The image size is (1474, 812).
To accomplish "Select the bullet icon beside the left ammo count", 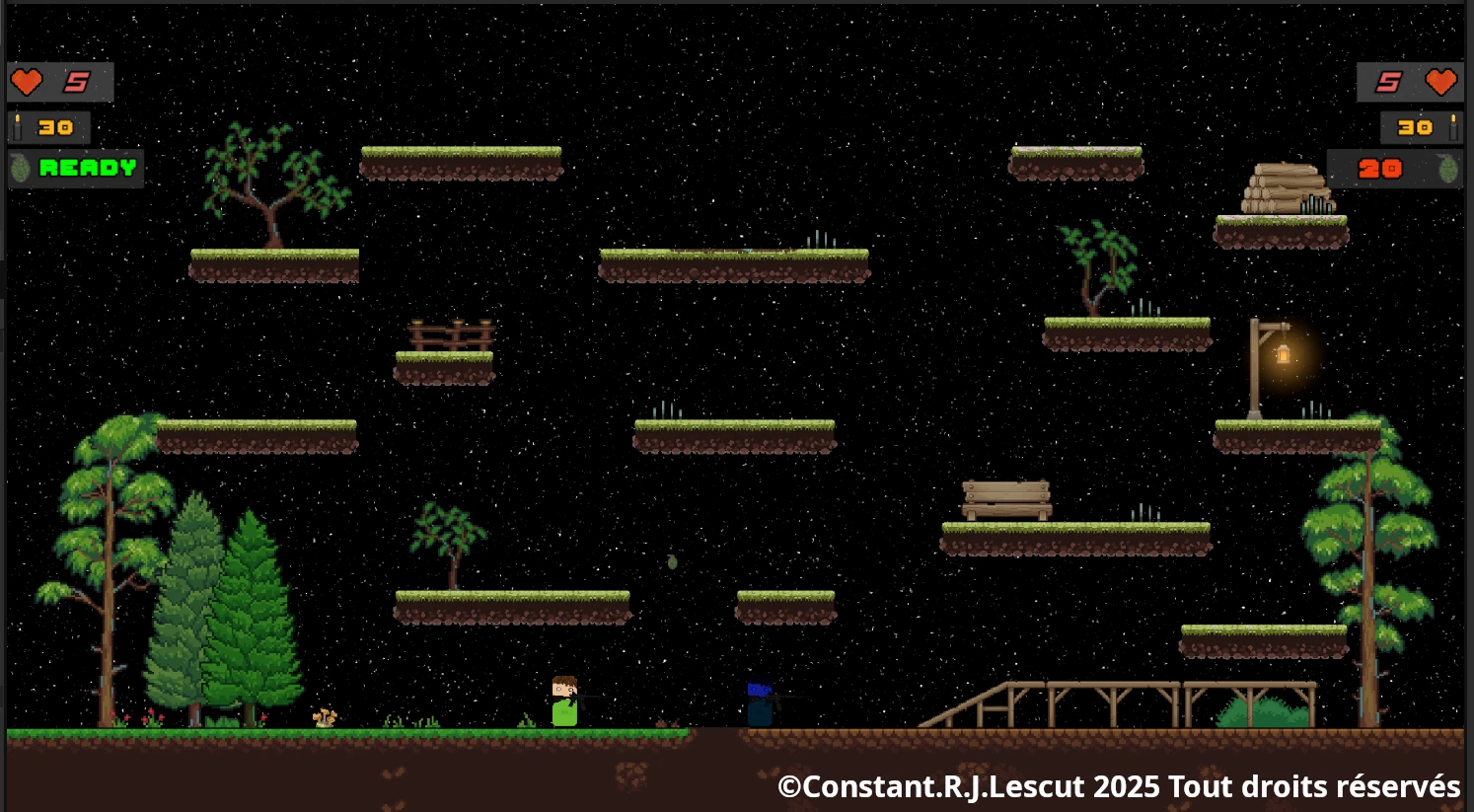I will (x=17, y=126).
